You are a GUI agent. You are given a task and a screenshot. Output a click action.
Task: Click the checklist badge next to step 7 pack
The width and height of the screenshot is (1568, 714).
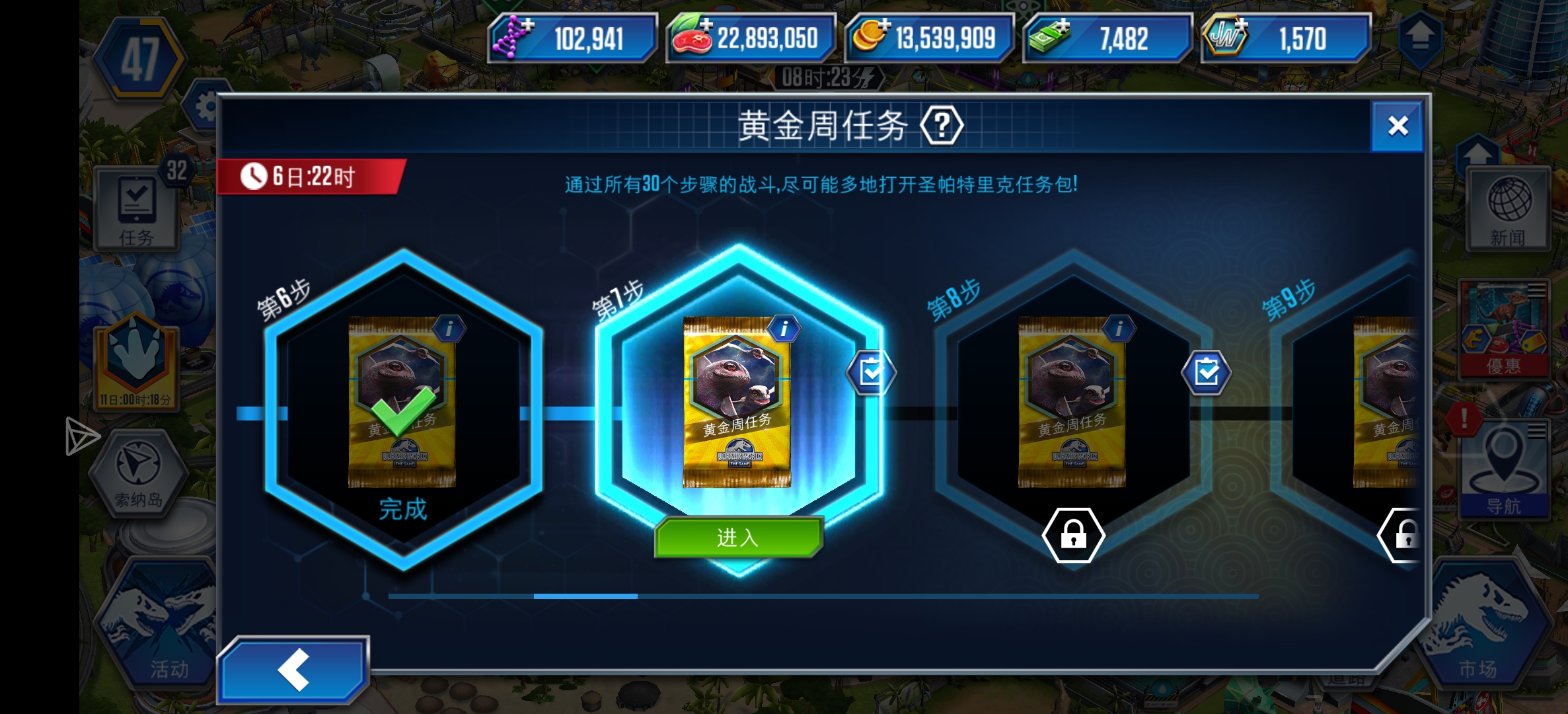coord(870,372)
